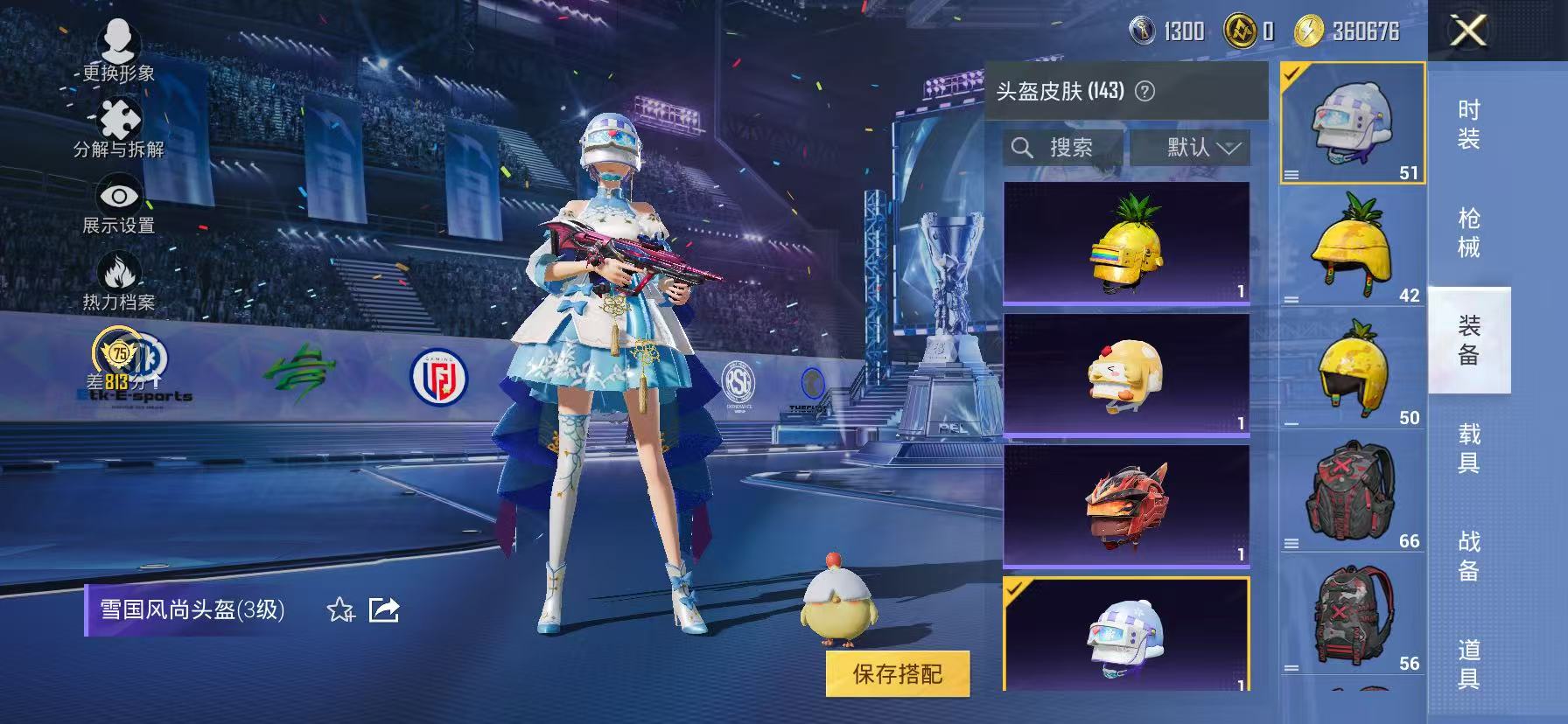Screen dimensions: 1568x724
Task: Open the 头盔皮肤 help question mark
Action: [1144, 90]
